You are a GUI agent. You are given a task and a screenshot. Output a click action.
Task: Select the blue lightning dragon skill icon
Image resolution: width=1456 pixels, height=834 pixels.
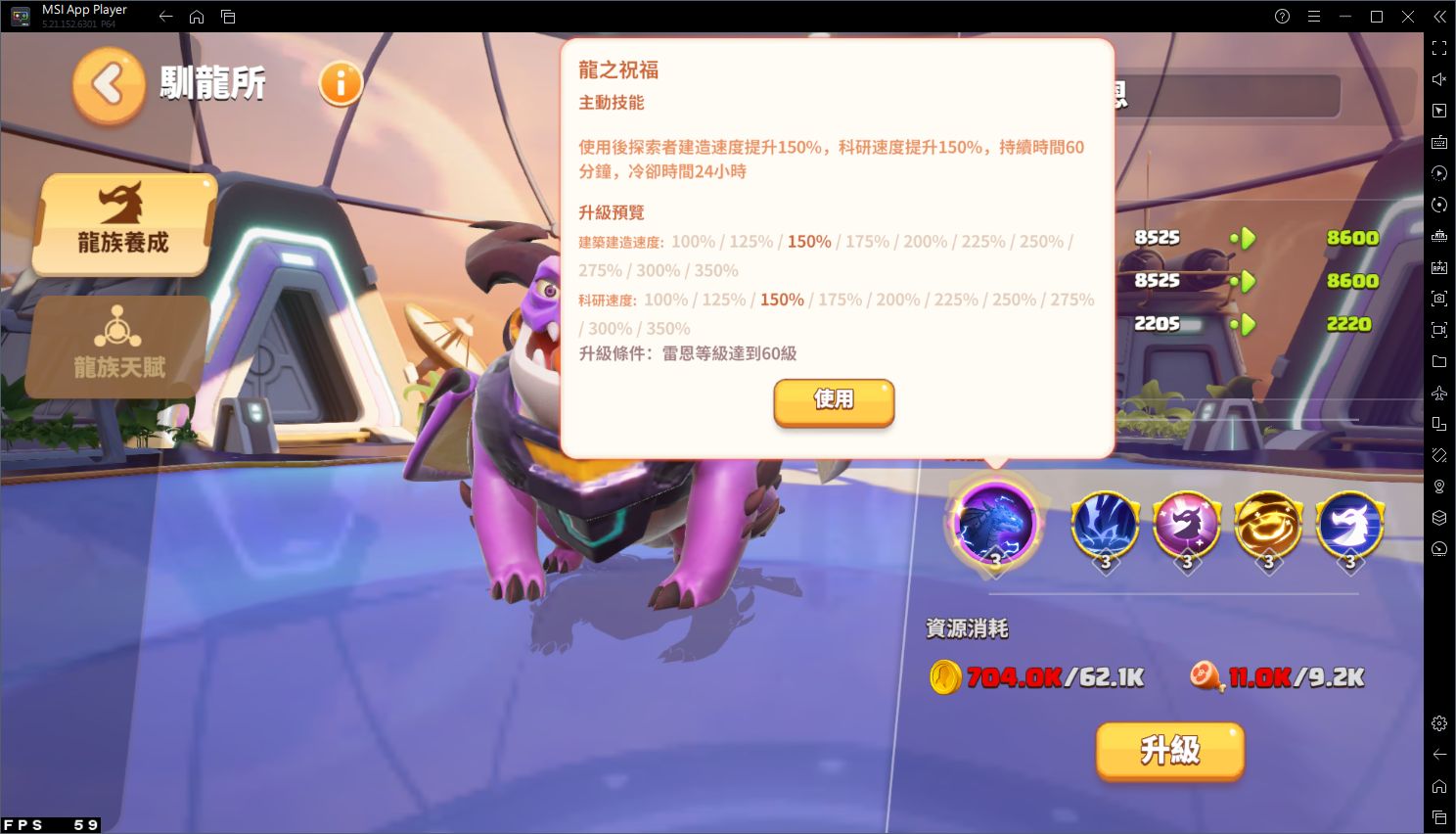point(1106,522)
